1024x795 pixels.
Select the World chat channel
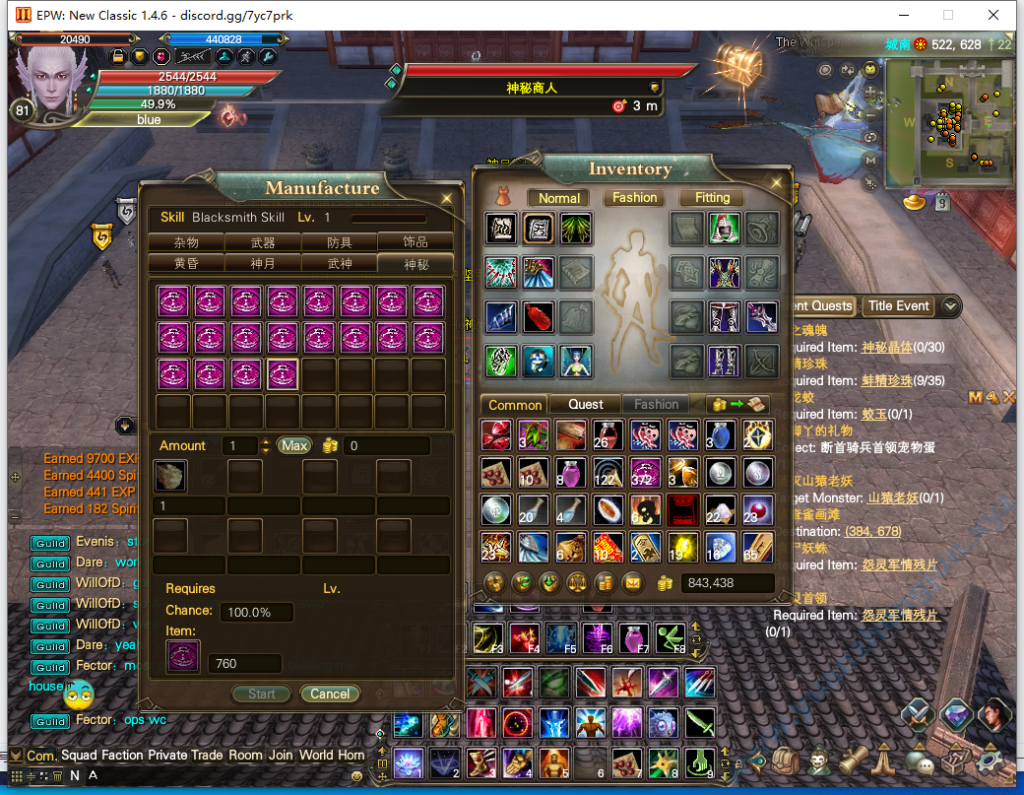pyautogui.click(x=316, y=755)
